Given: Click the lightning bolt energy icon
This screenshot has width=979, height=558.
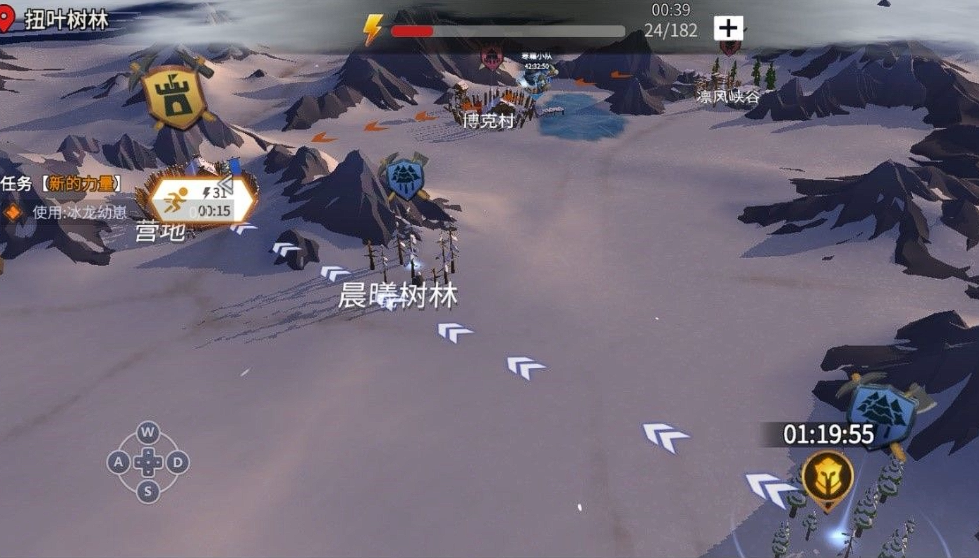Looking at the screenshot, I should click(x=373, y=30).
